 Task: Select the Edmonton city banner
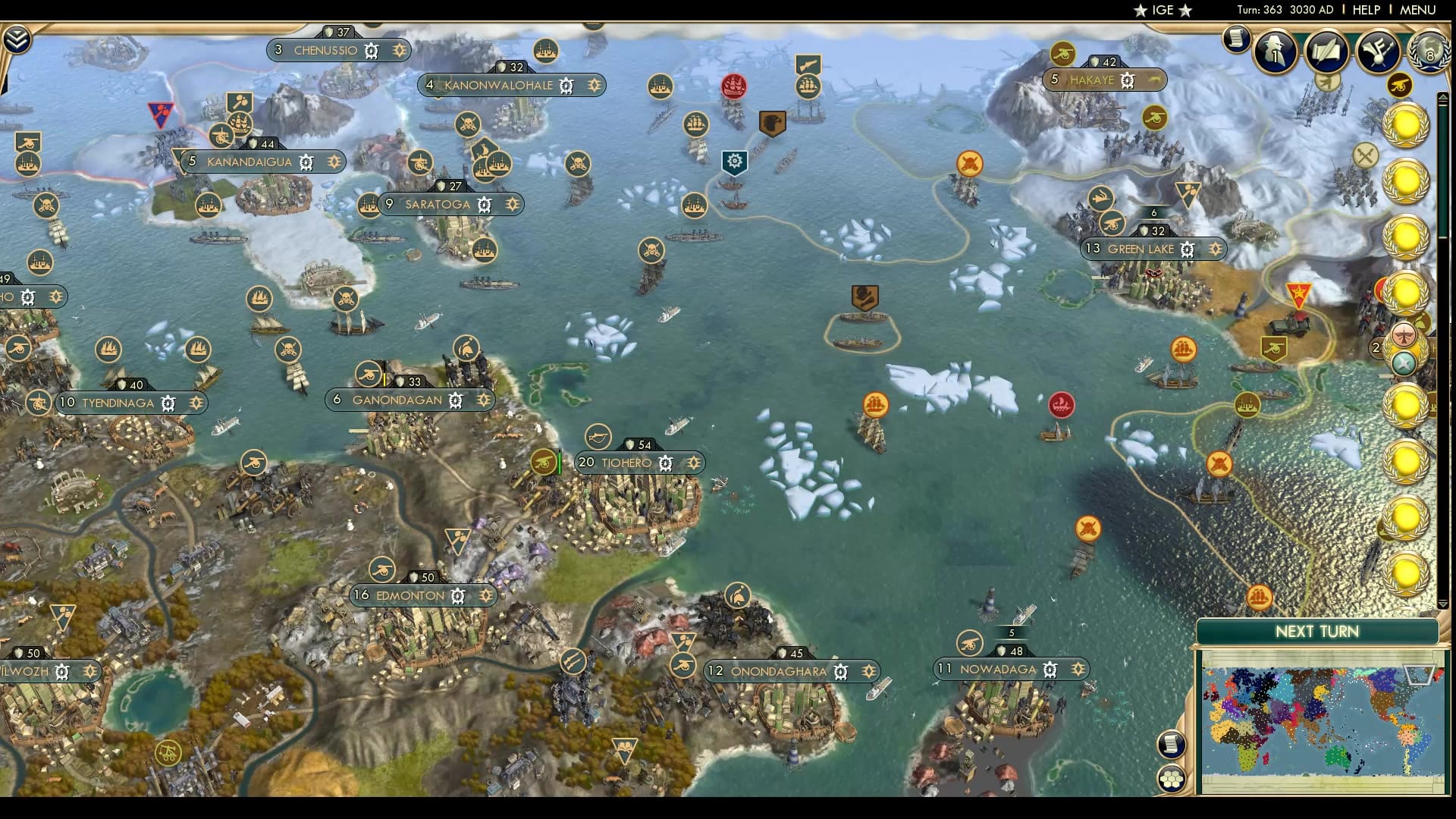coord(413,595)
